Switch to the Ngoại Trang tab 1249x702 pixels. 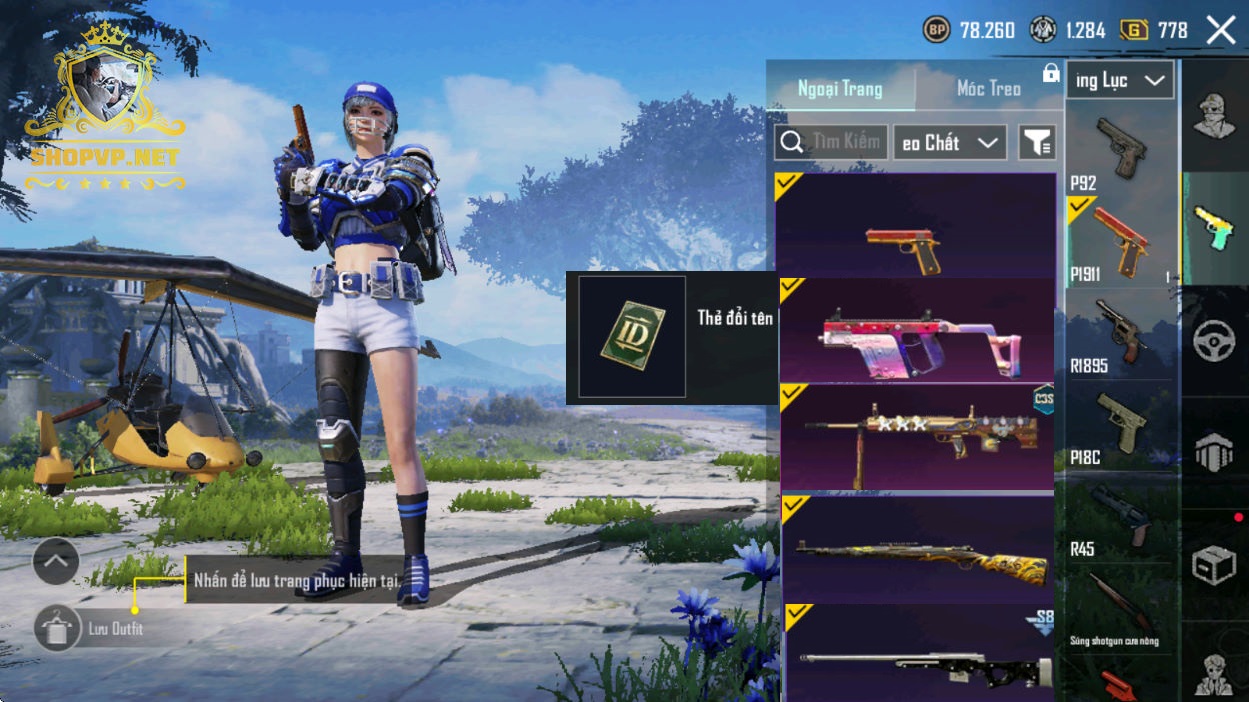(x=840, y=89)
